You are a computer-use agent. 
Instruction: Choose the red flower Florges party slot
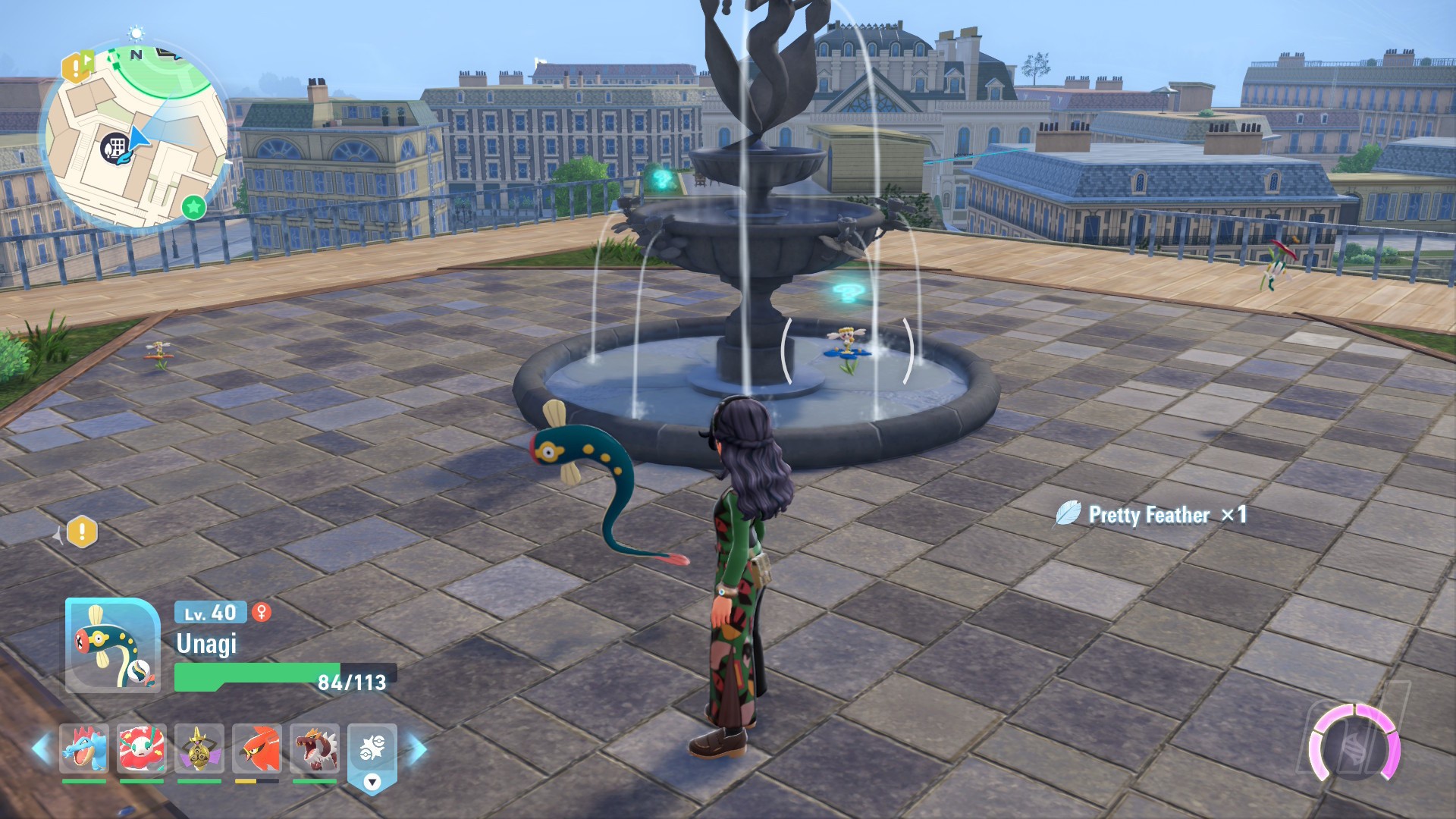[x=142, y=748]
